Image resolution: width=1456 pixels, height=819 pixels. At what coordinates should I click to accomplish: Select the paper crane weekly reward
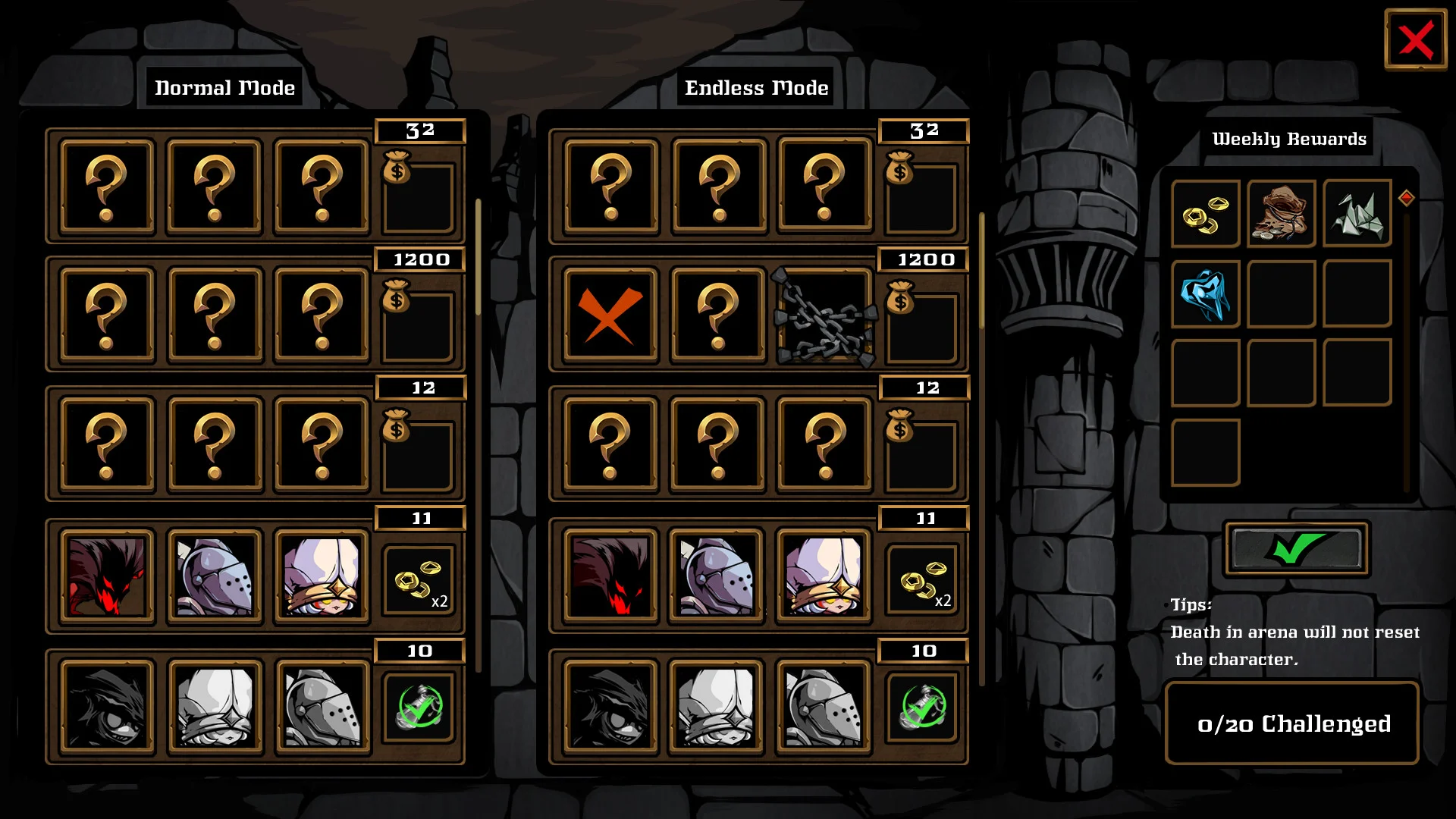[x=1356, y=215]
